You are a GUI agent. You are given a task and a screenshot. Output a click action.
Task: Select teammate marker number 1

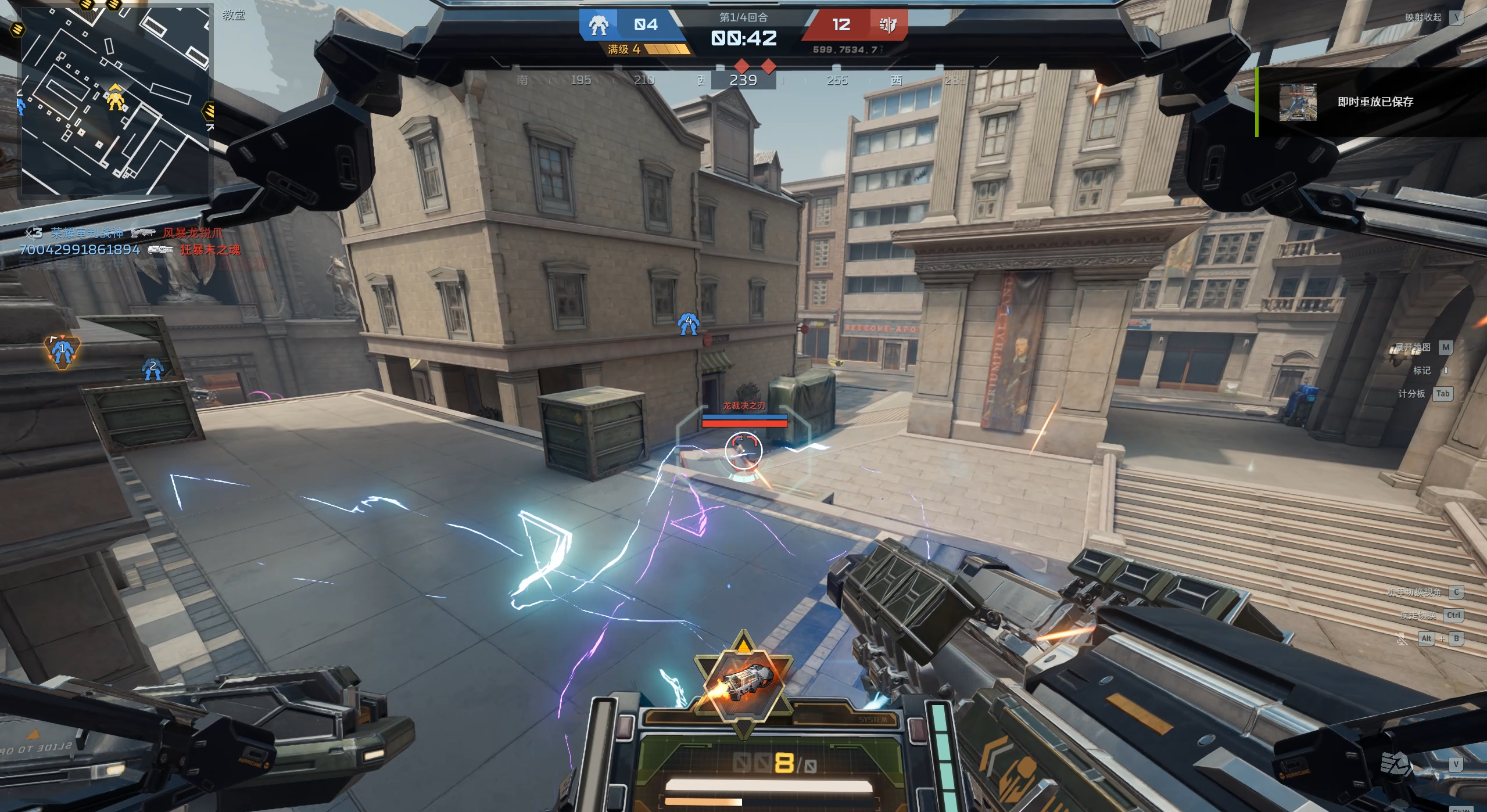click(62, 350)
